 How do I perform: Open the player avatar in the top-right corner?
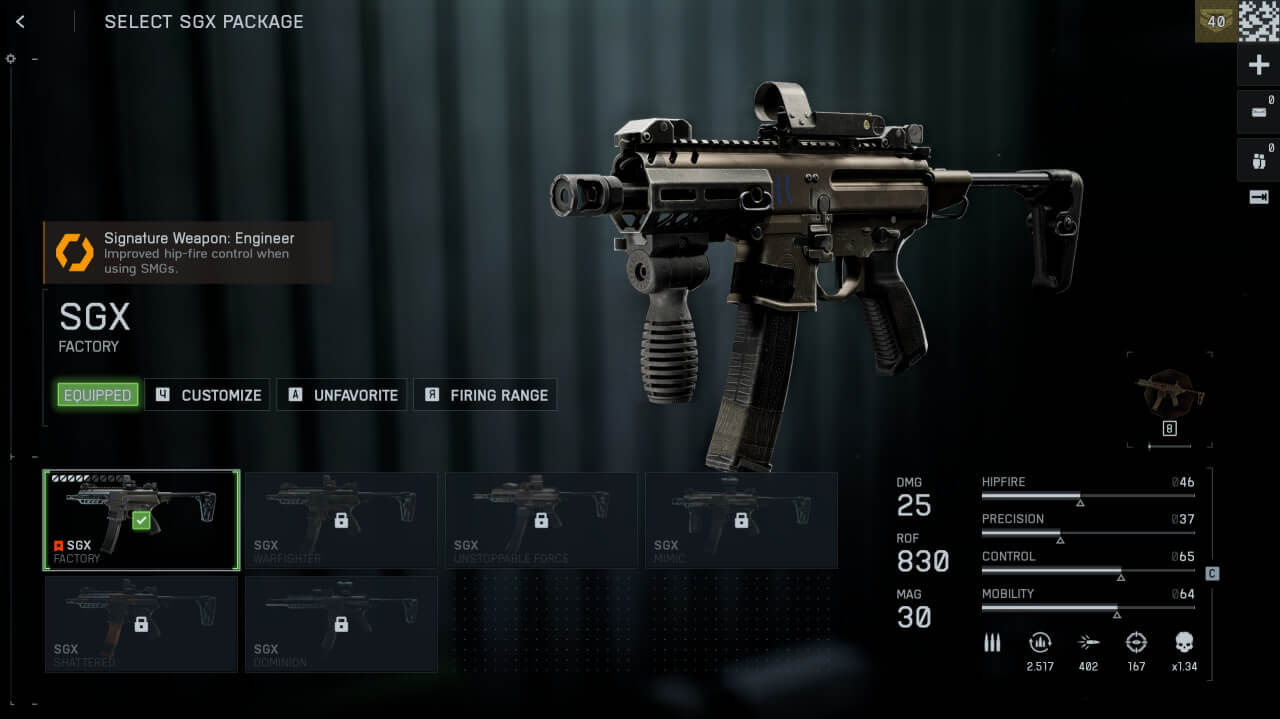pos(1259,21)
